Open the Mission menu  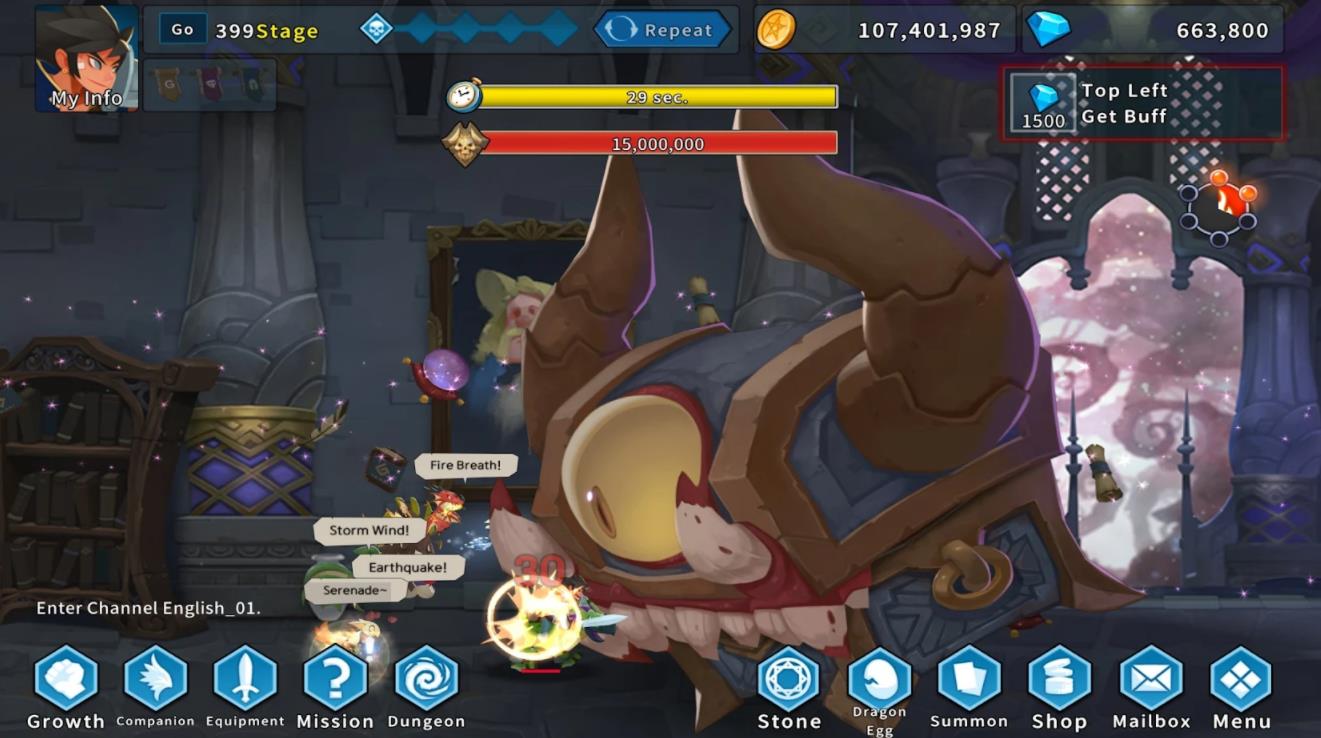point(335,680)
